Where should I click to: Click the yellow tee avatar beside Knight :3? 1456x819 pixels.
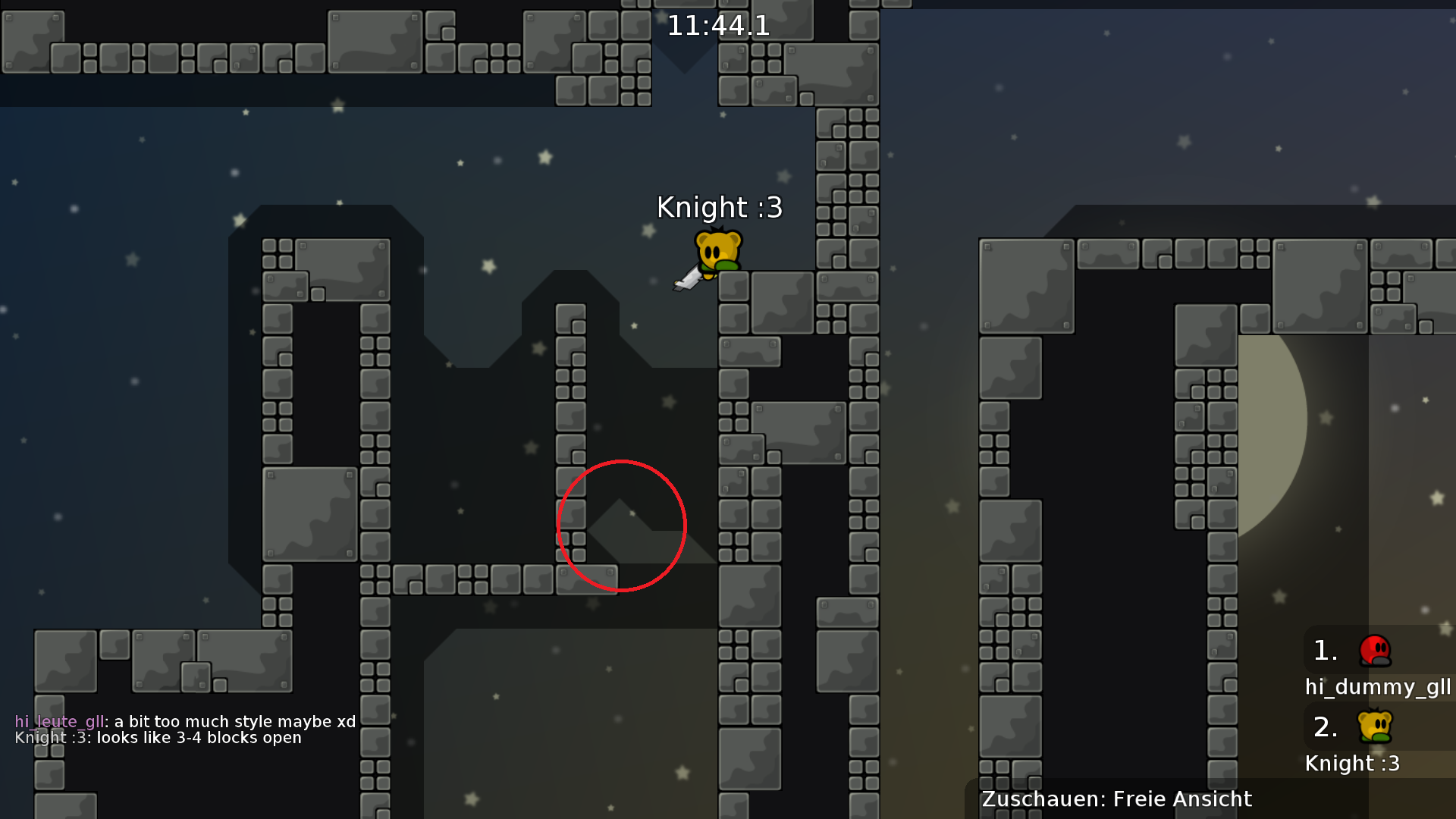tap(1374, 726)
